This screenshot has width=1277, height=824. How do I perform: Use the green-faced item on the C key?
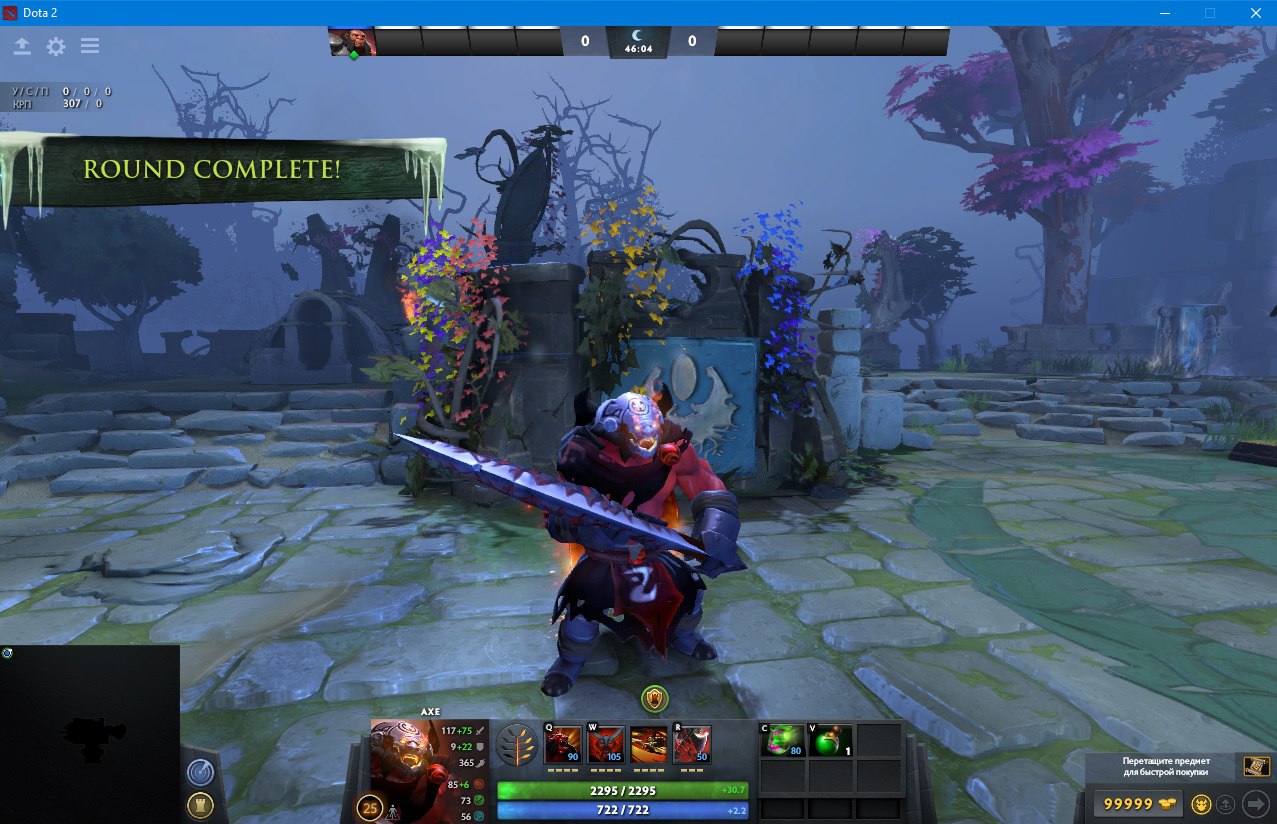783,741
